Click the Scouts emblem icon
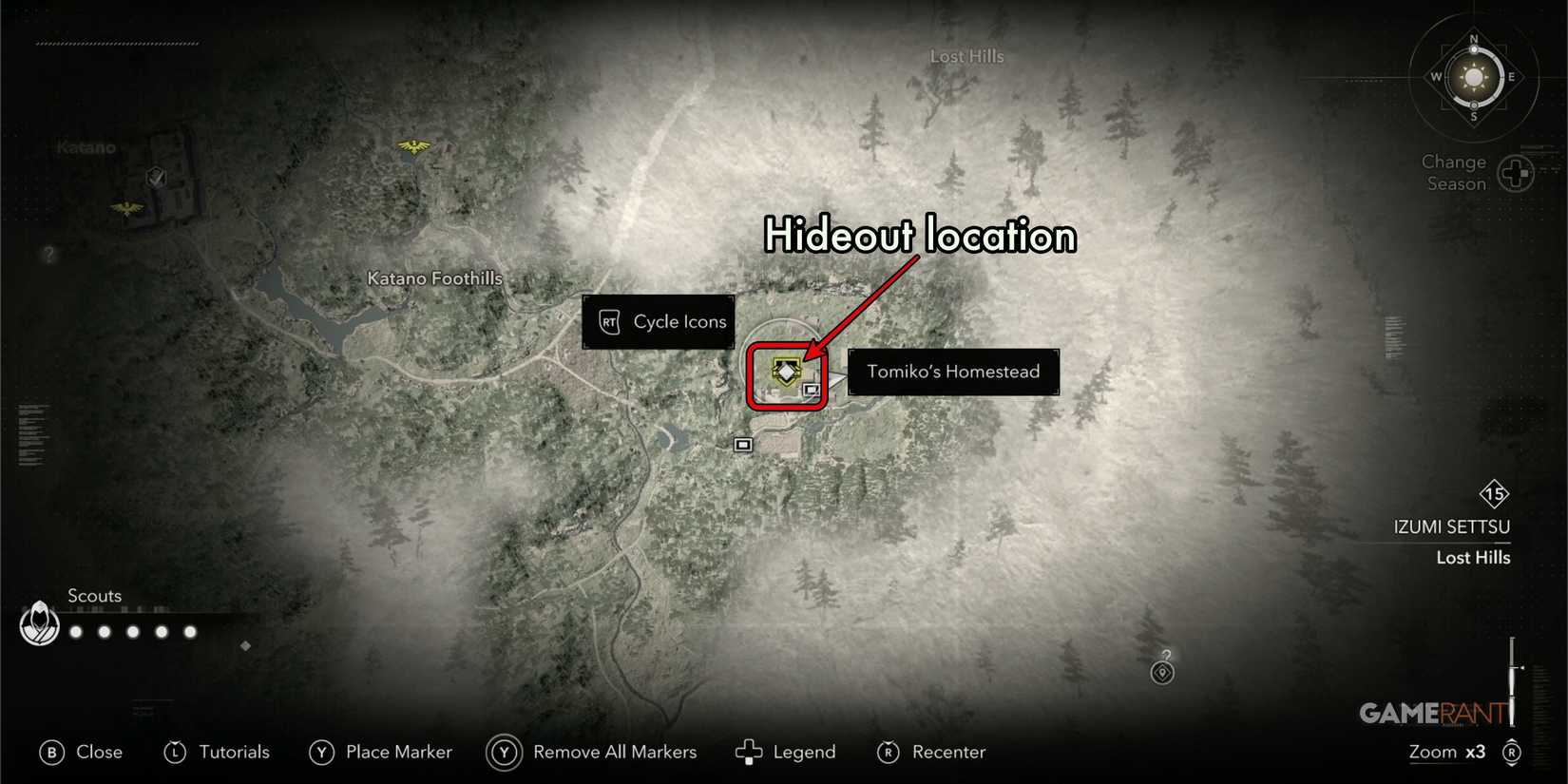 [x=39, y=624]
